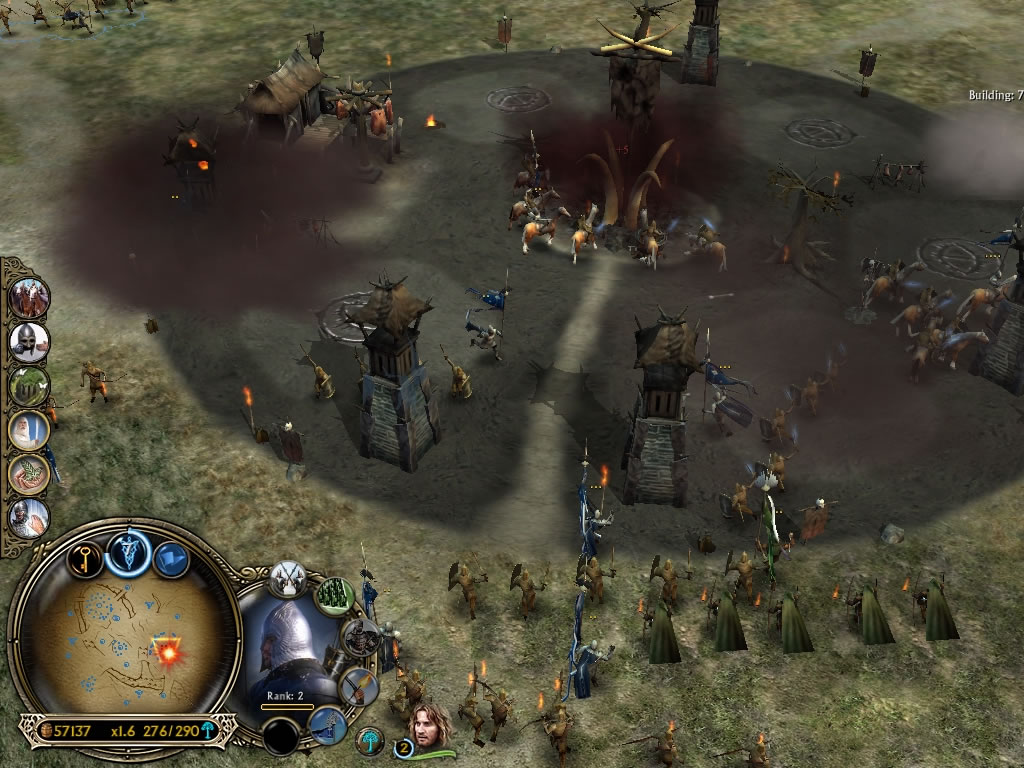Image resolution: width=1024 pixels, height=768 pixels.
Task: Click the golden key button above minimap
Action: pyautogui.click(x=86, y=556)
